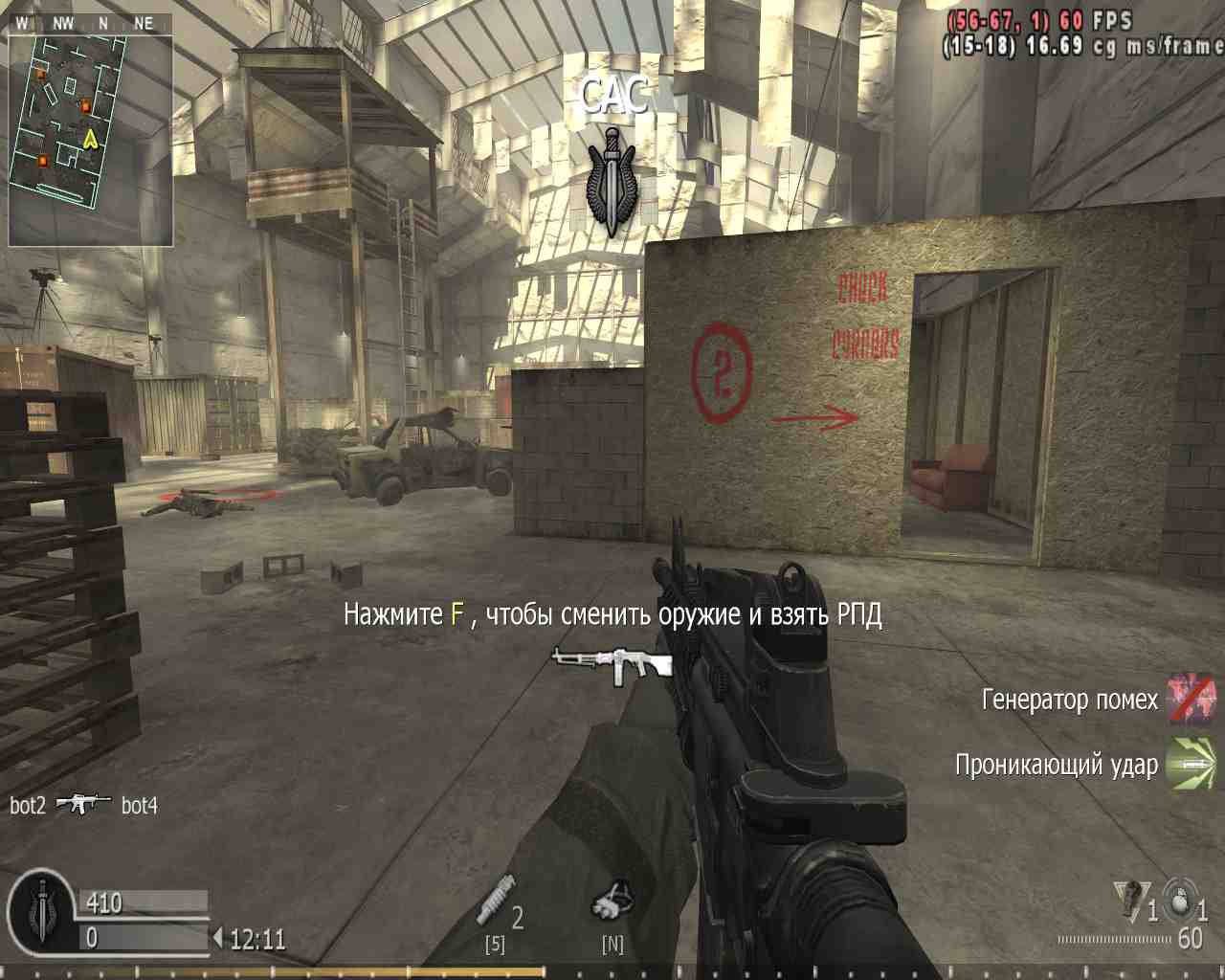Select the flashbang icon near [N]

point(613,900)
